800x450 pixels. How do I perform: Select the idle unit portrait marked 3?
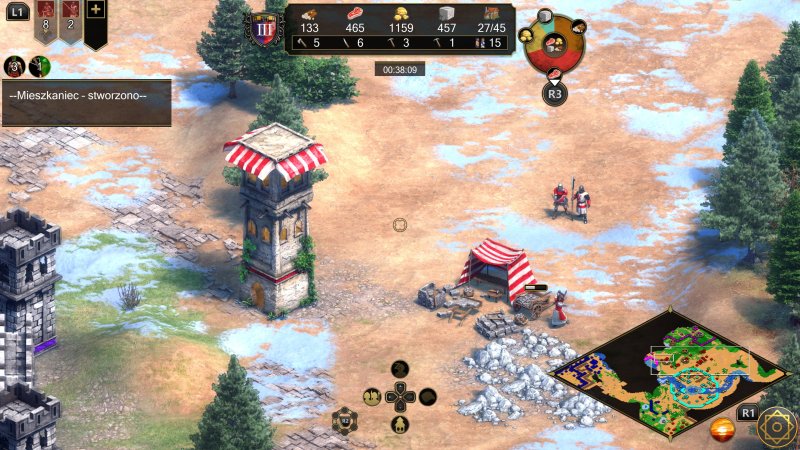[15, 66]
